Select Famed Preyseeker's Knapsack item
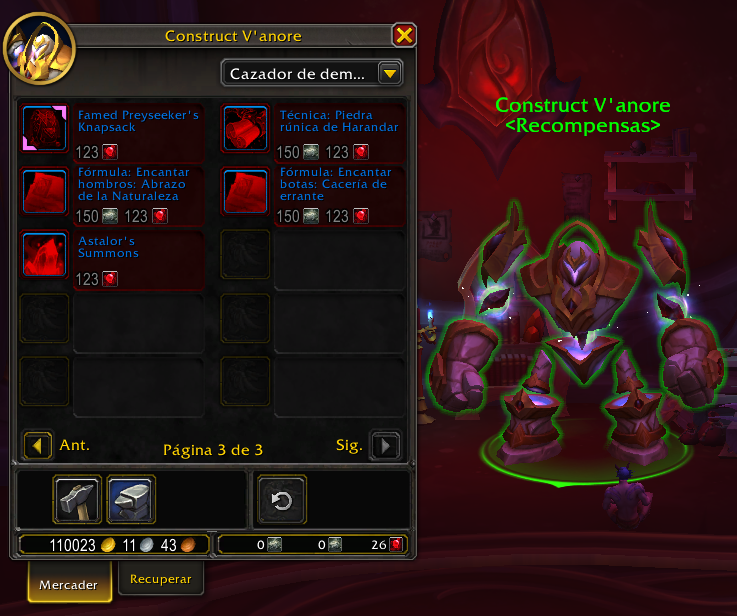 [43, 128]
